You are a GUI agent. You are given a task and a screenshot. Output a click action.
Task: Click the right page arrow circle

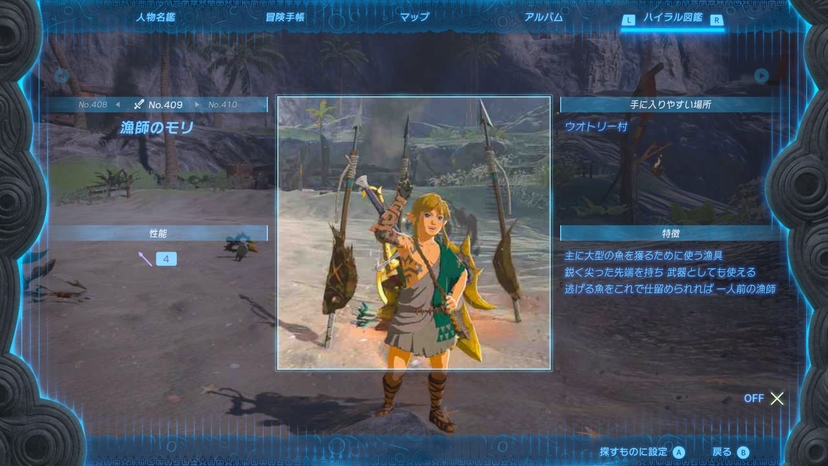[x=762, y=76]
